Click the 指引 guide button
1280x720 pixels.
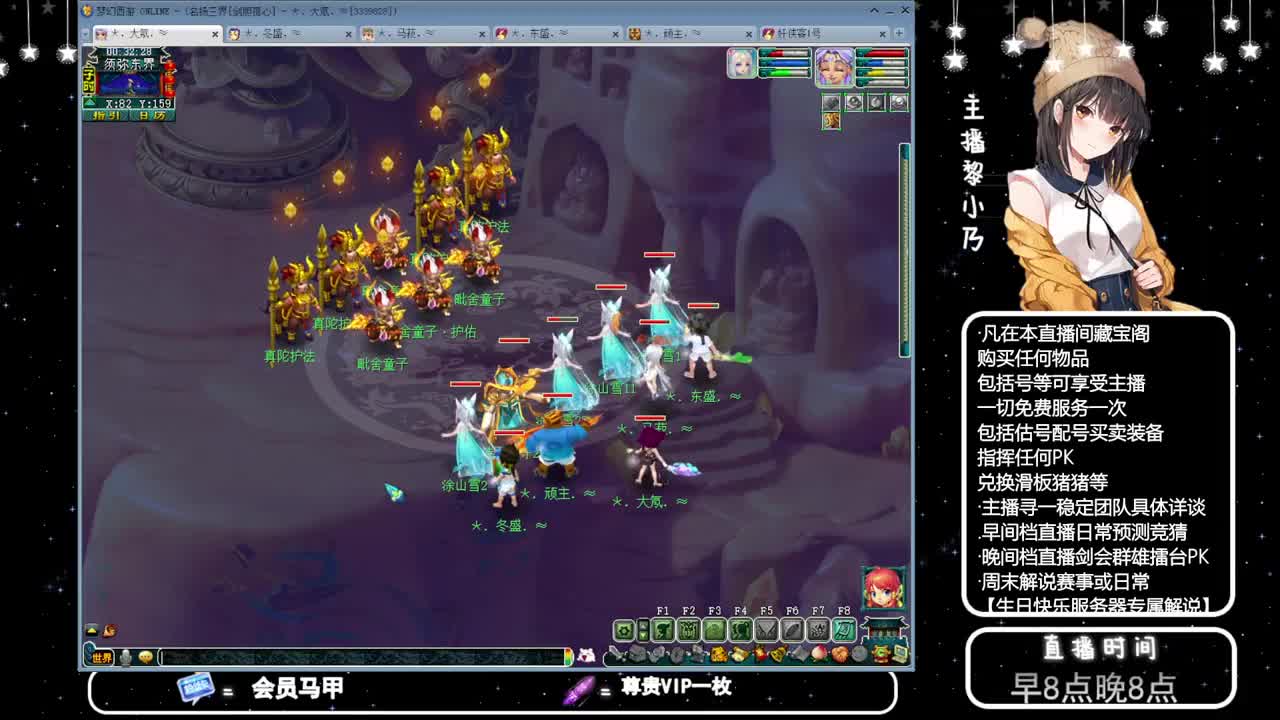pyautogui.click(x=106, y=115)
